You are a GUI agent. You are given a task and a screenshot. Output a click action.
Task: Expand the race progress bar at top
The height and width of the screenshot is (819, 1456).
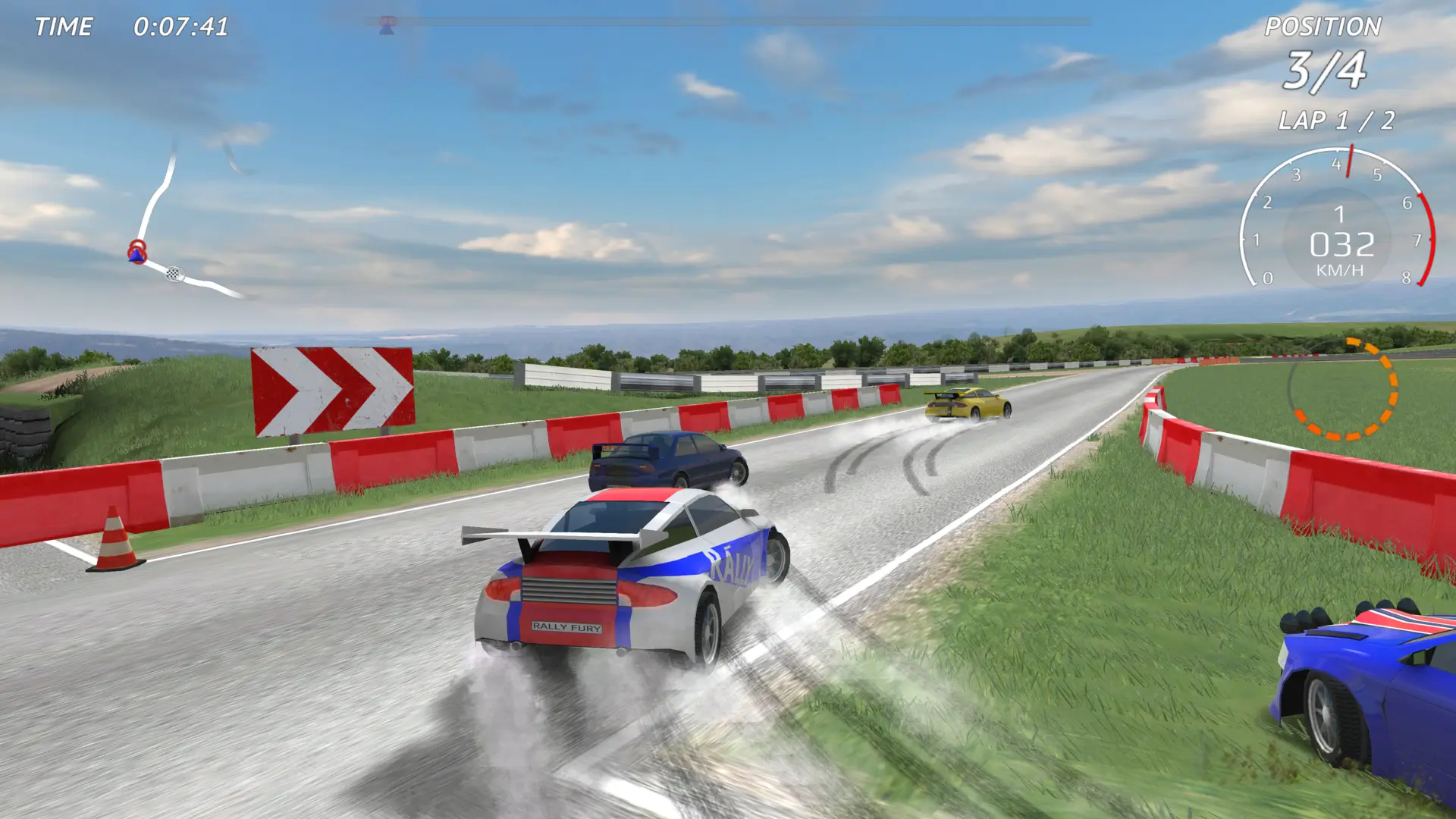coord(728,23)
